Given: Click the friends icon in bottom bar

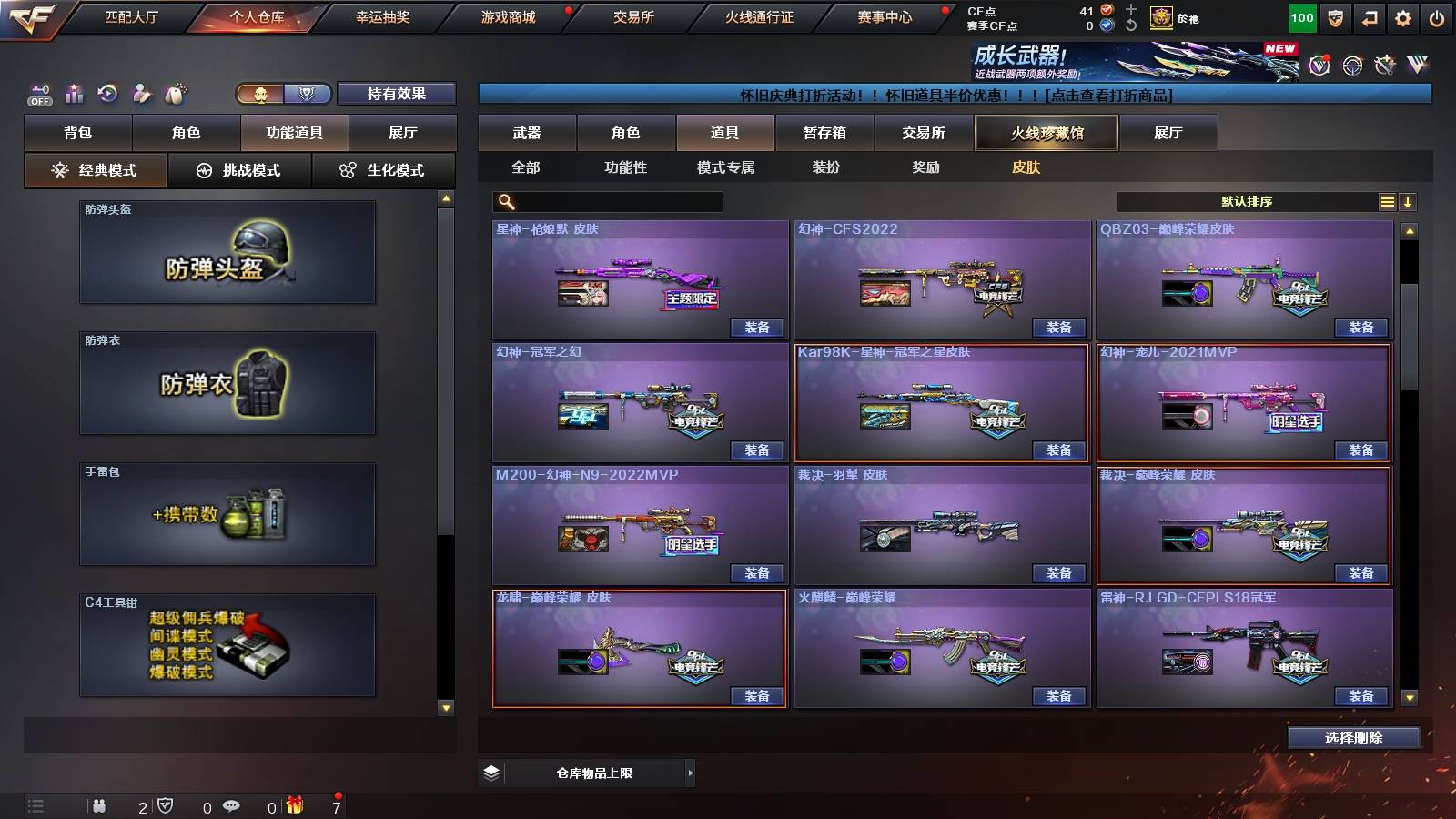Looking at the screenshot, I should [100, 805].
